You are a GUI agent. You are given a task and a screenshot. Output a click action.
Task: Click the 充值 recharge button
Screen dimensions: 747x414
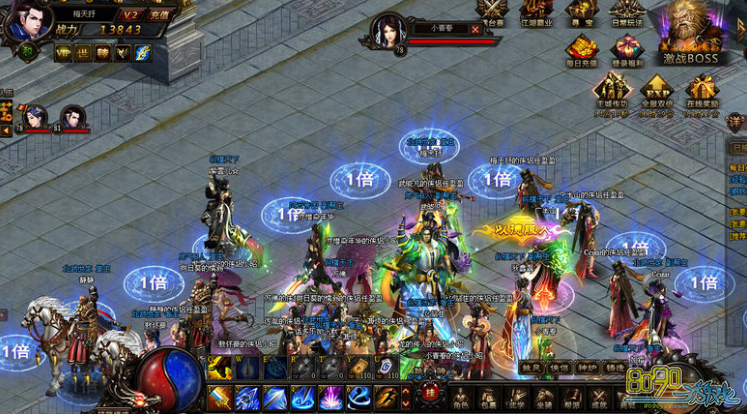coord(159,15)
